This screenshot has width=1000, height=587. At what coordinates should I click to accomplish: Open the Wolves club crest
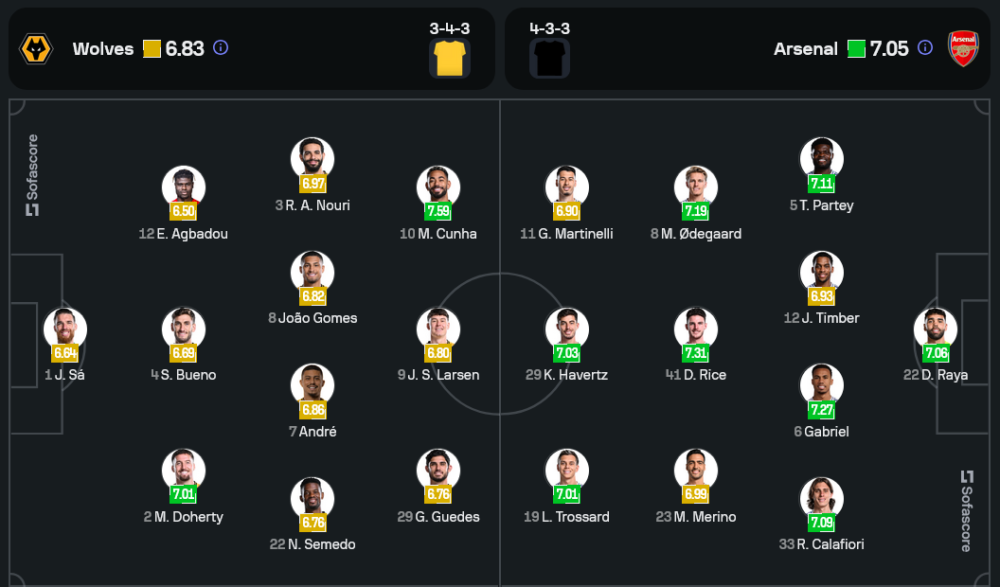(36, 49)
